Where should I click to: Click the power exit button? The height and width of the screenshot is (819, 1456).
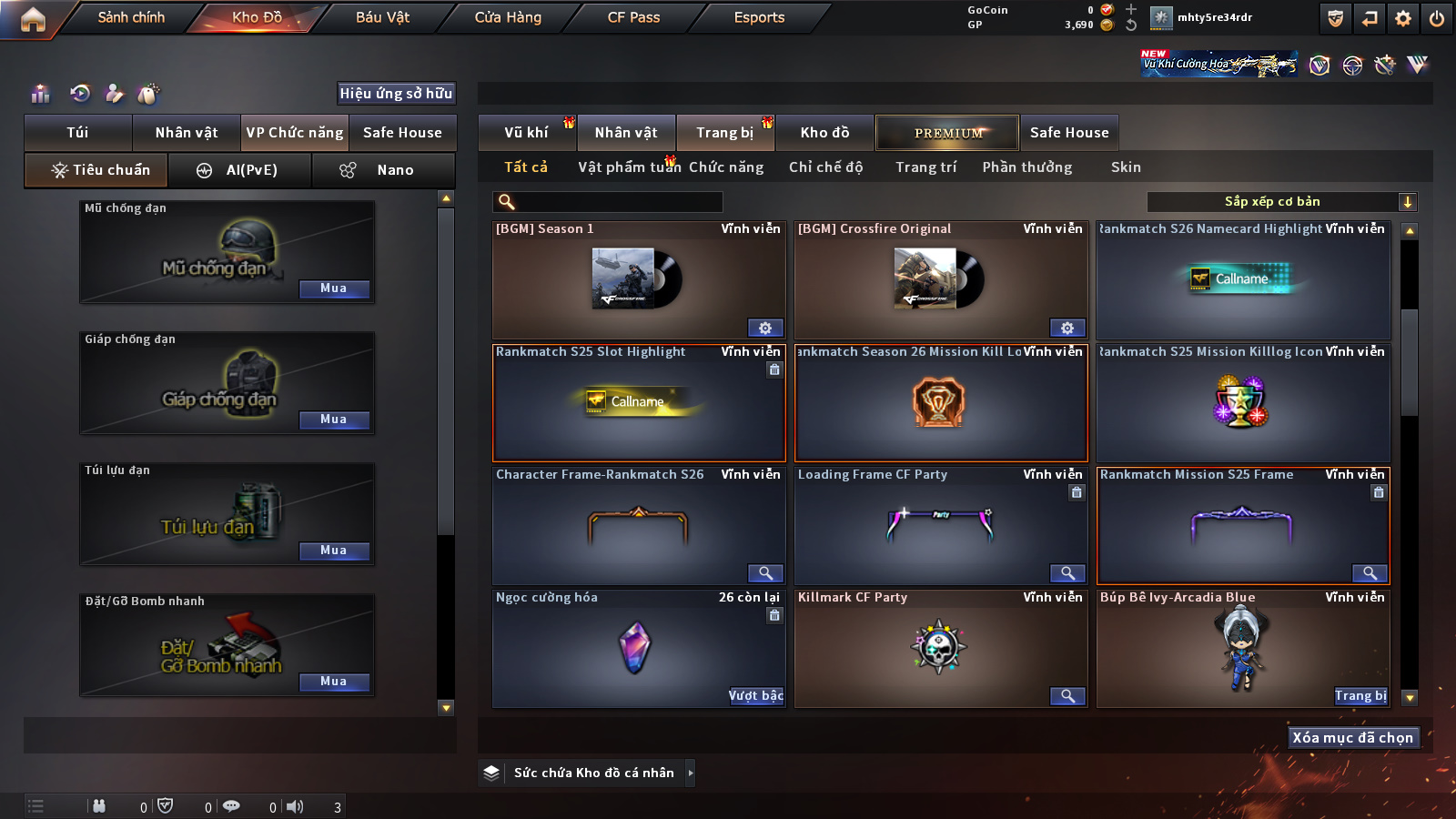[x=1437, y=18]
